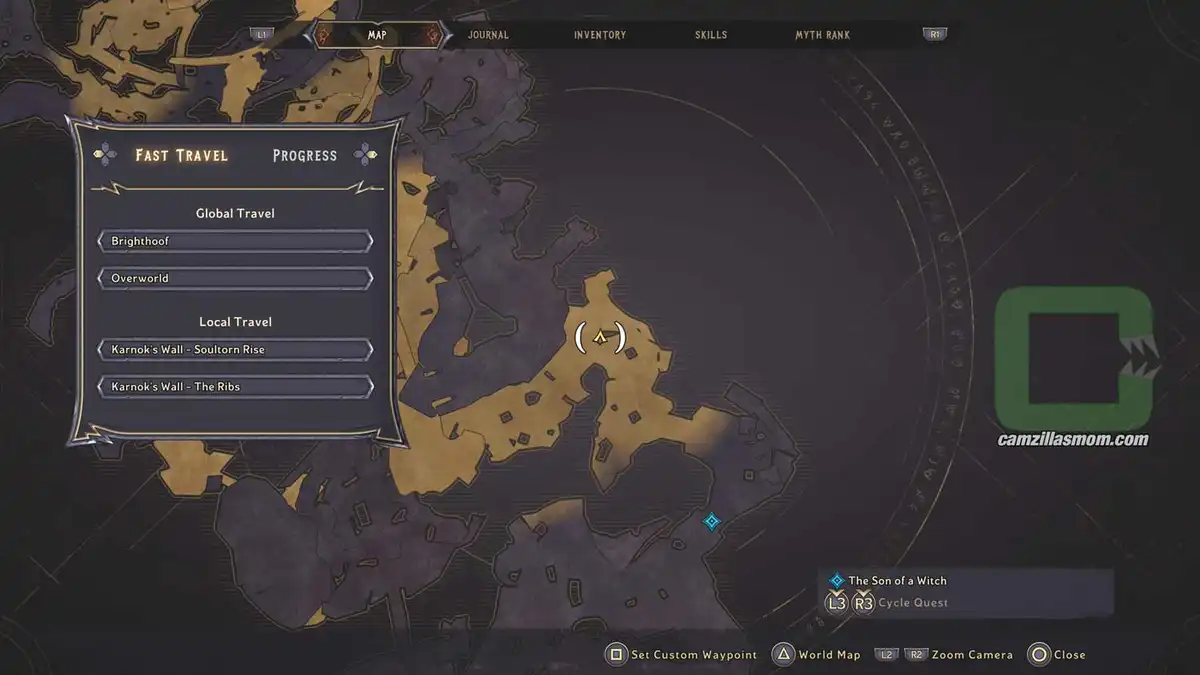Fast travel to Brighthoof

235,242
